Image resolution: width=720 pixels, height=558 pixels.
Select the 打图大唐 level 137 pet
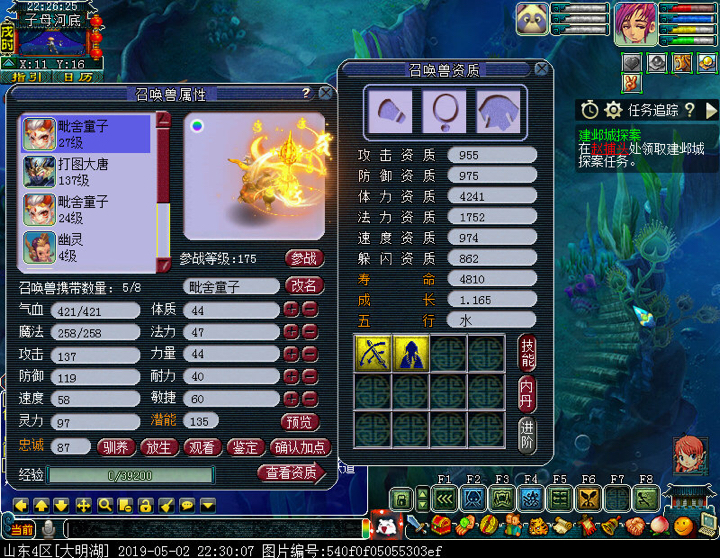coord(84,171)
